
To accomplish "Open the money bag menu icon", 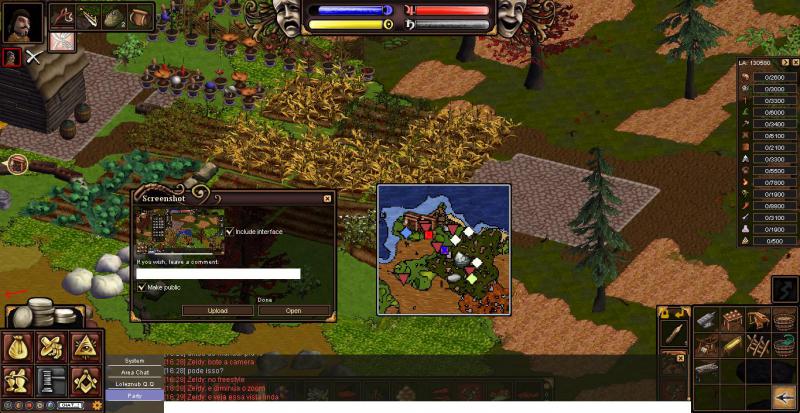I will (x=18, y=347).
